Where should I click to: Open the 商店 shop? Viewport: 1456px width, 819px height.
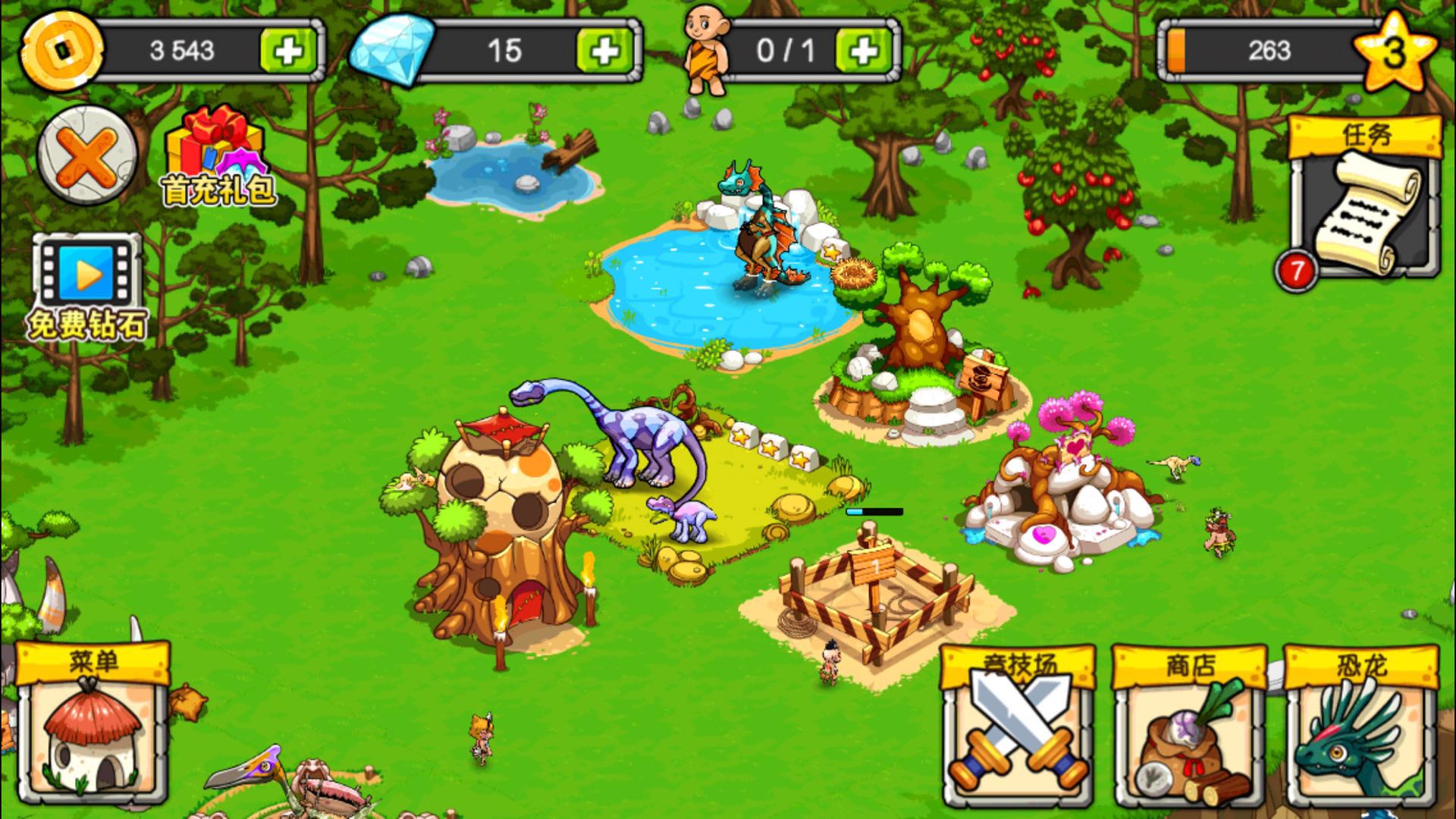(1189, 726)
